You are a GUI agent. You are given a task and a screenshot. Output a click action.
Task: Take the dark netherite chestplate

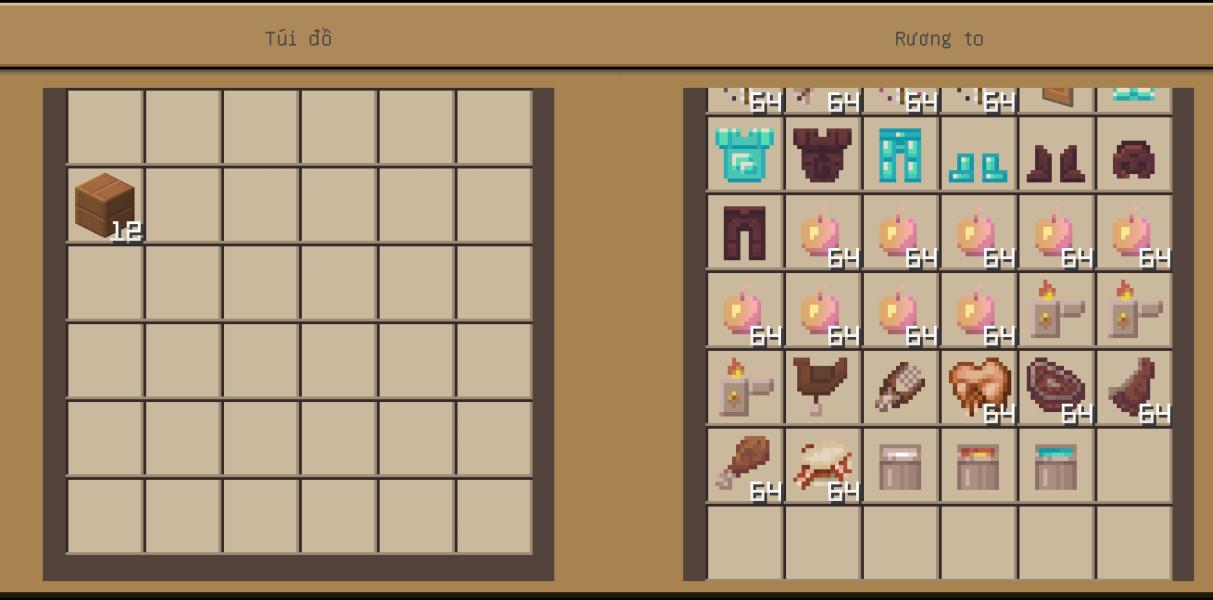click(x=822, y=154)
